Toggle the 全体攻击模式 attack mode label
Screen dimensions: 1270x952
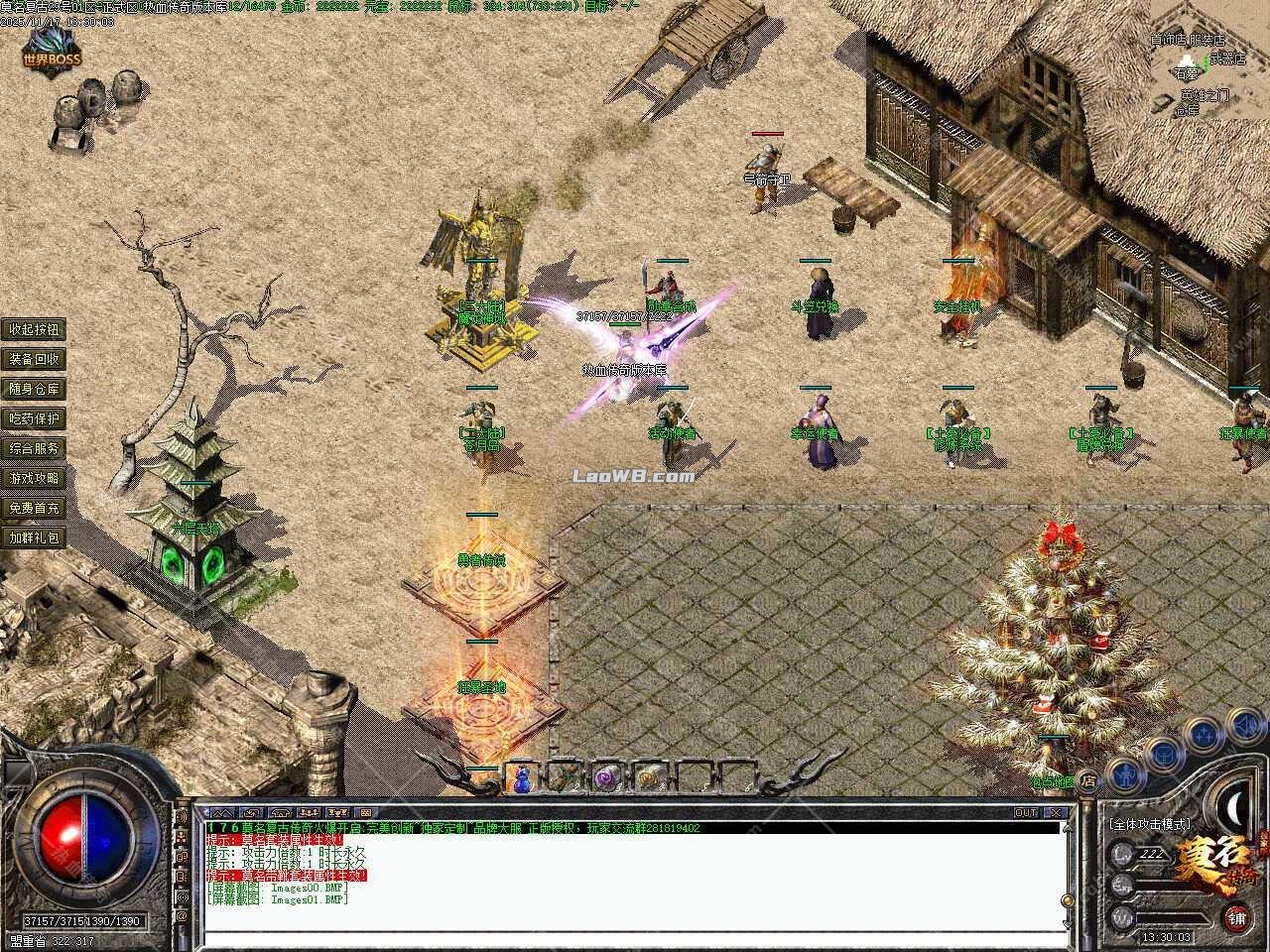1150,824
